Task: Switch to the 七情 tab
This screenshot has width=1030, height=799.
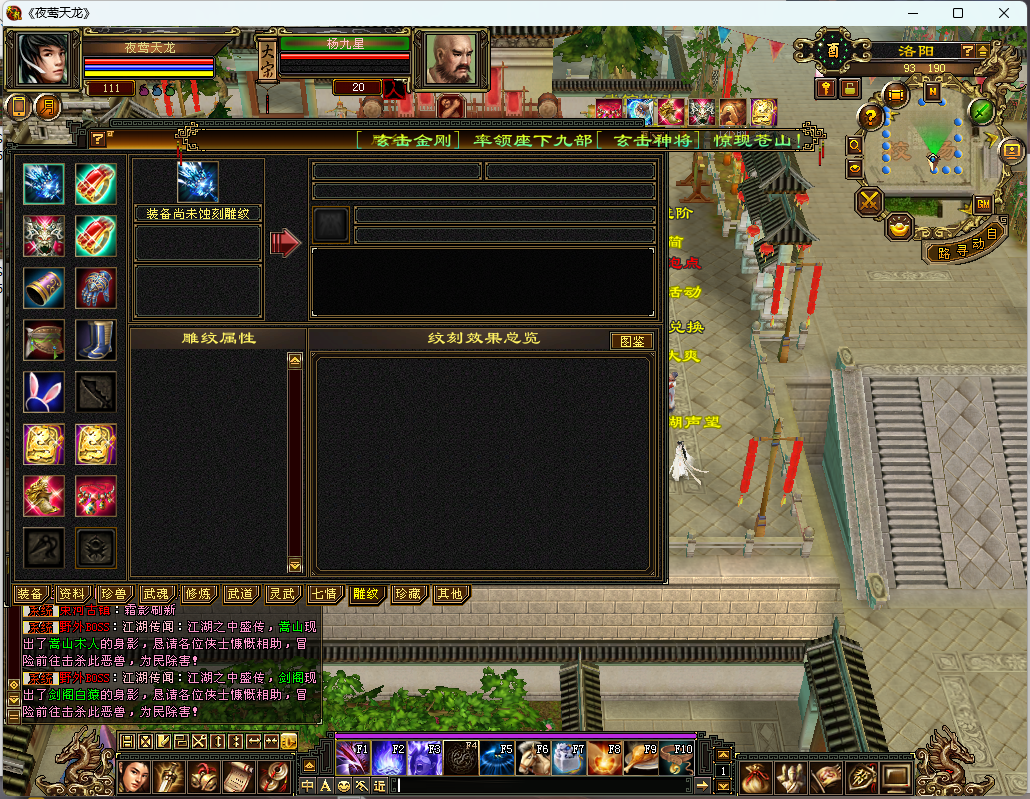Action: [324, 594]
